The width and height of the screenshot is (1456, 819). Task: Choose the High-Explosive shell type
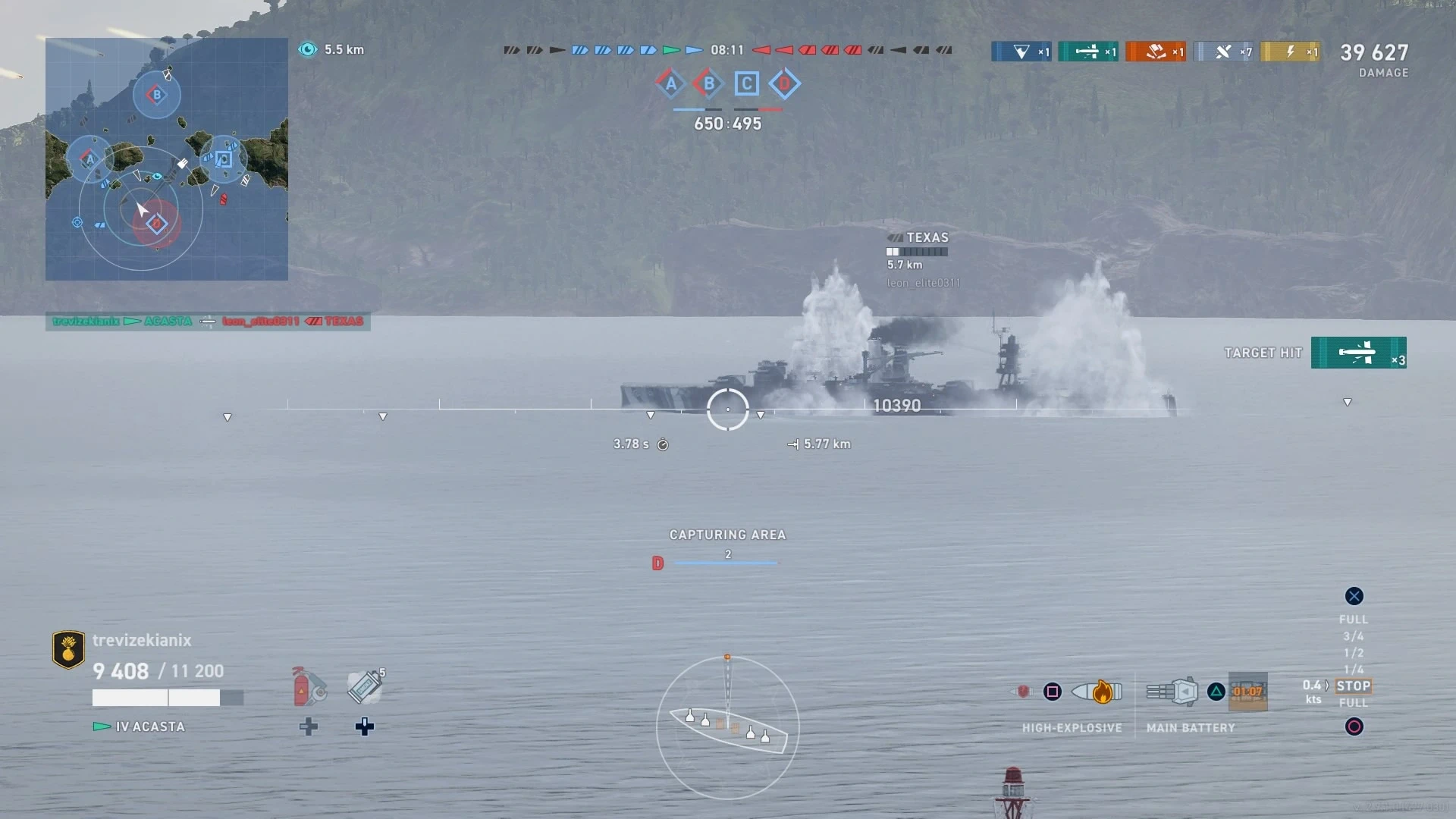(1097, 692)
